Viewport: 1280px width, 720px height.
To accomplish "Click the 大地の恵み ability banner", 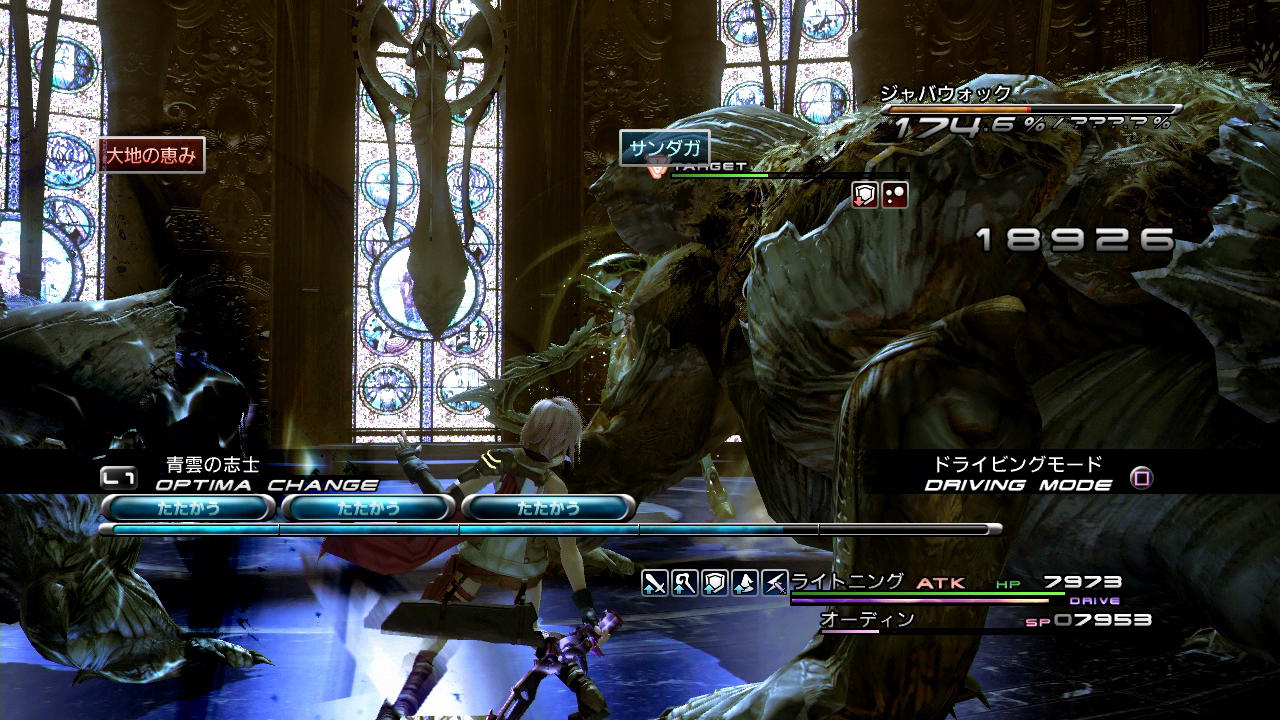I will tap(152, 156).
